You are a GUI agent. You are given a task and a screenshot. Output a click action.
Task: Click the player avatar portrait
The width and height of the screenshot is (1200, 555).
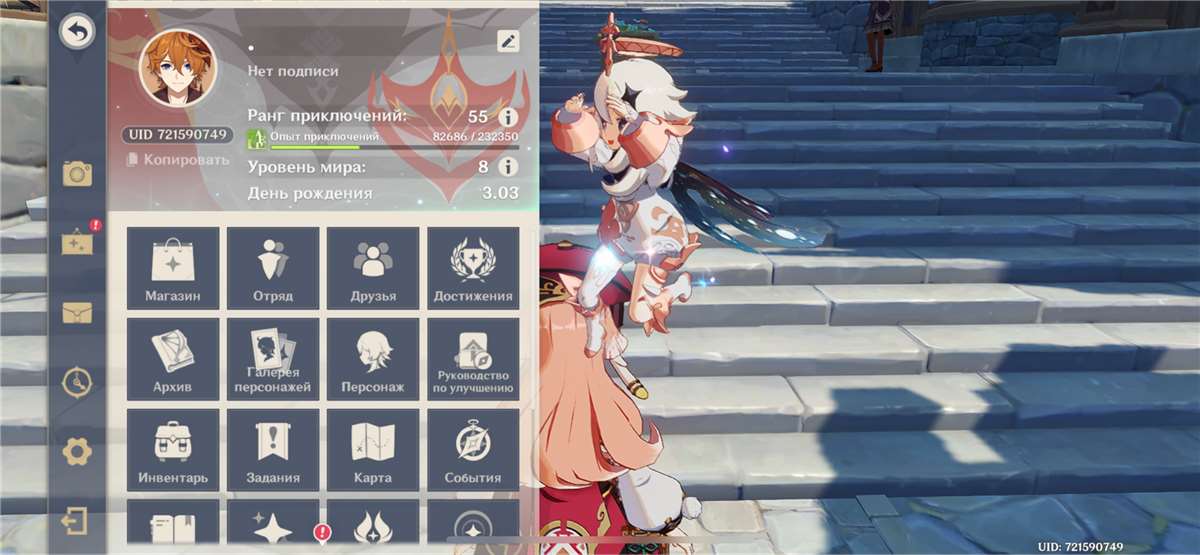(178, 68)
